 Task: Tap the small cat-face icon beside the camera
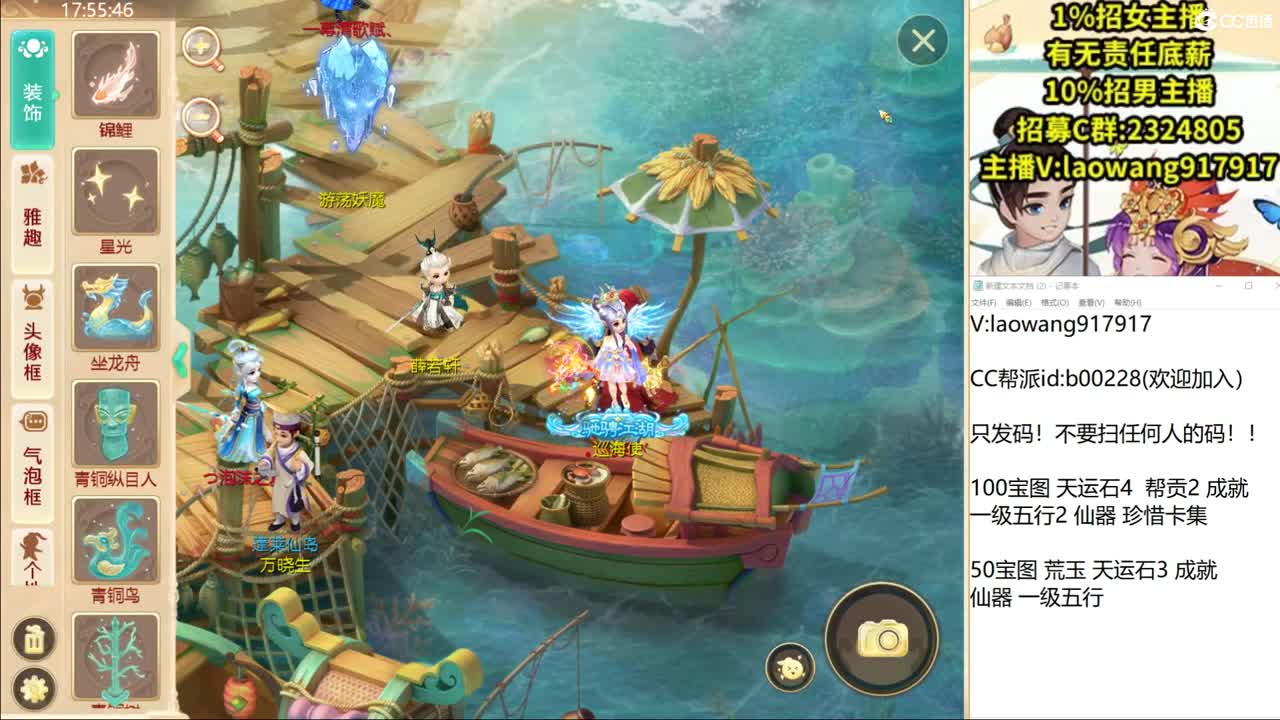coord(789,665)
